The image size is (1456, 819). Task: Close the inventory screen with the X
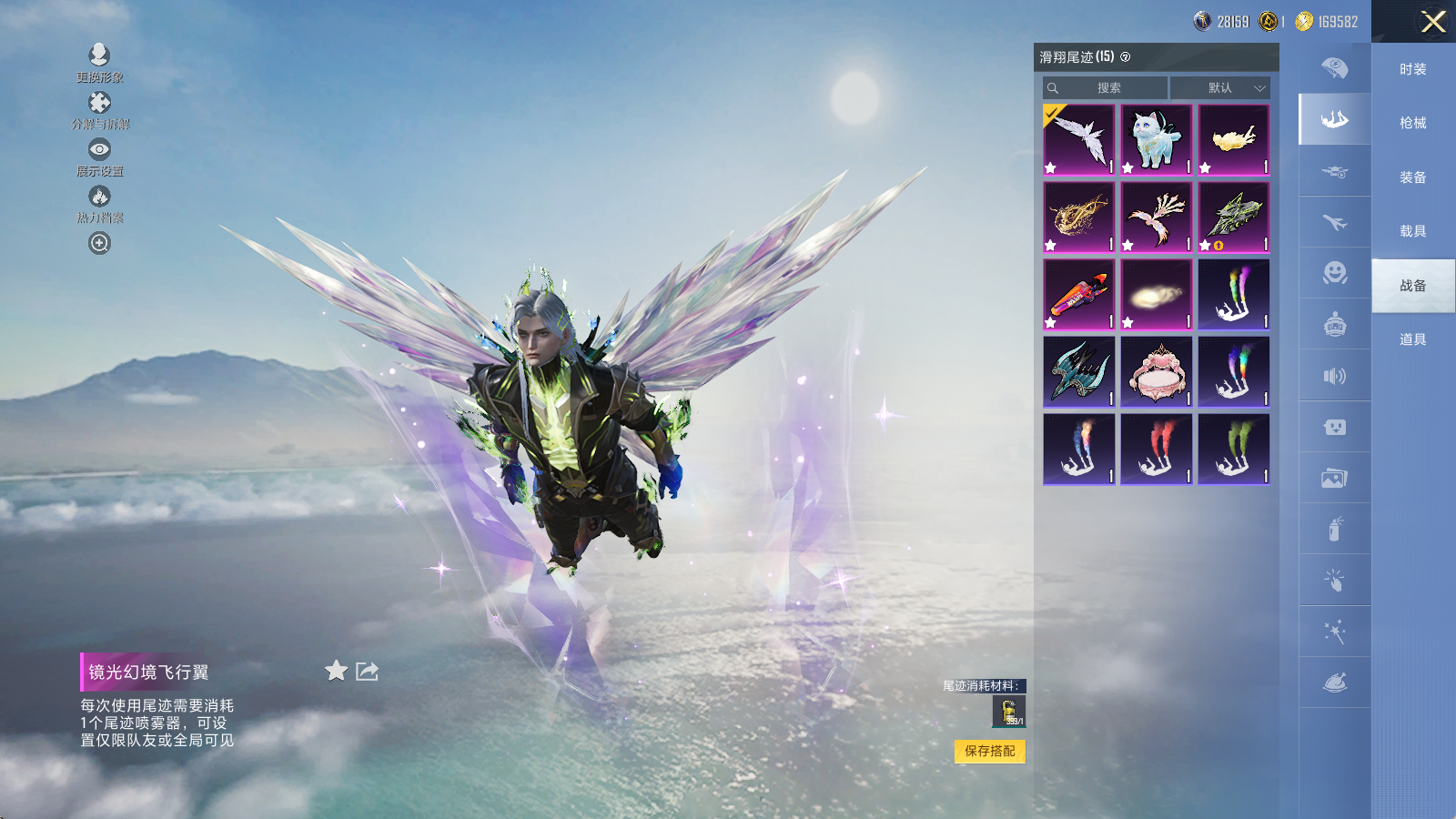coord(1432,22)
